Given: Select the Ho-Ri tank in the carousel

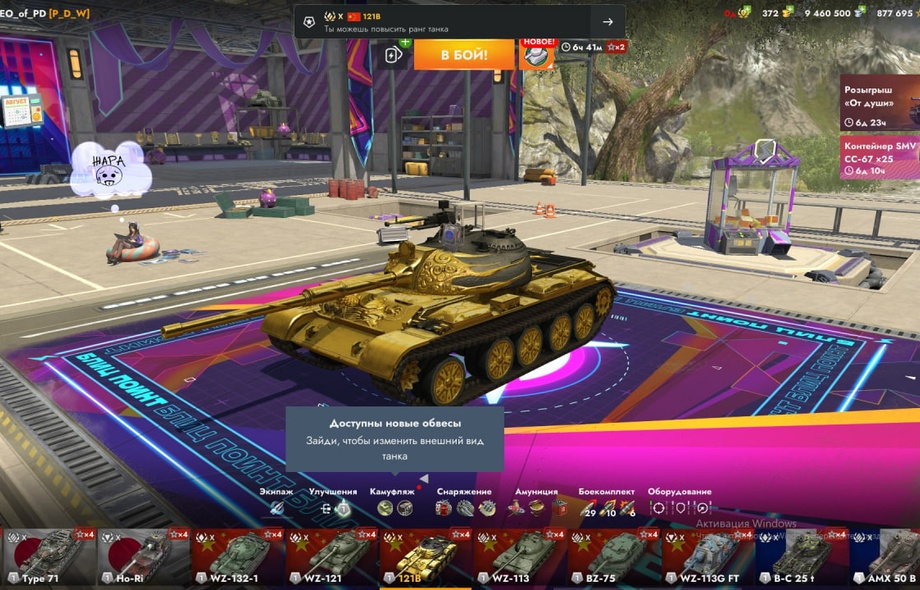Looking at the screenshot, I should (142, 558).
